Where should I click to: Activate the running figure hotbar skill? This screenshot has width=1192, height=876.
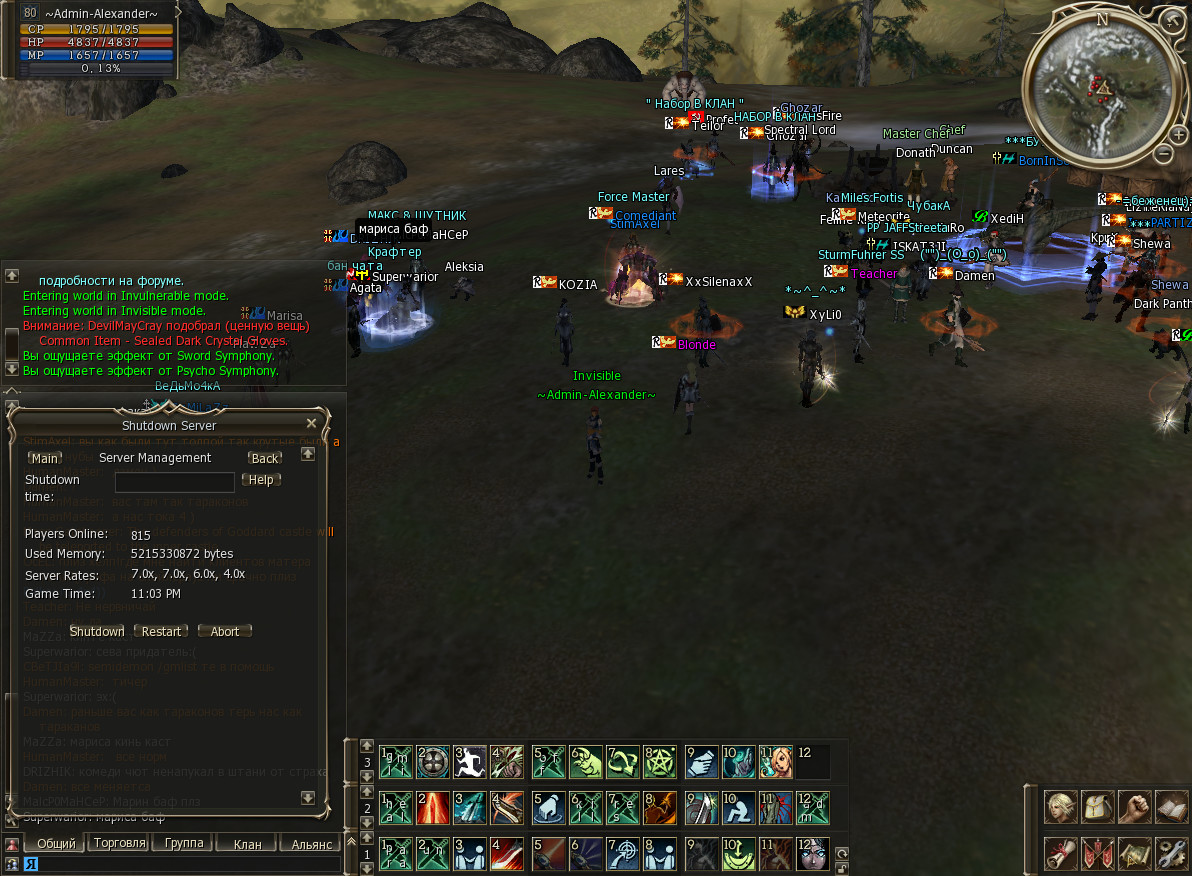click(470, 762)
